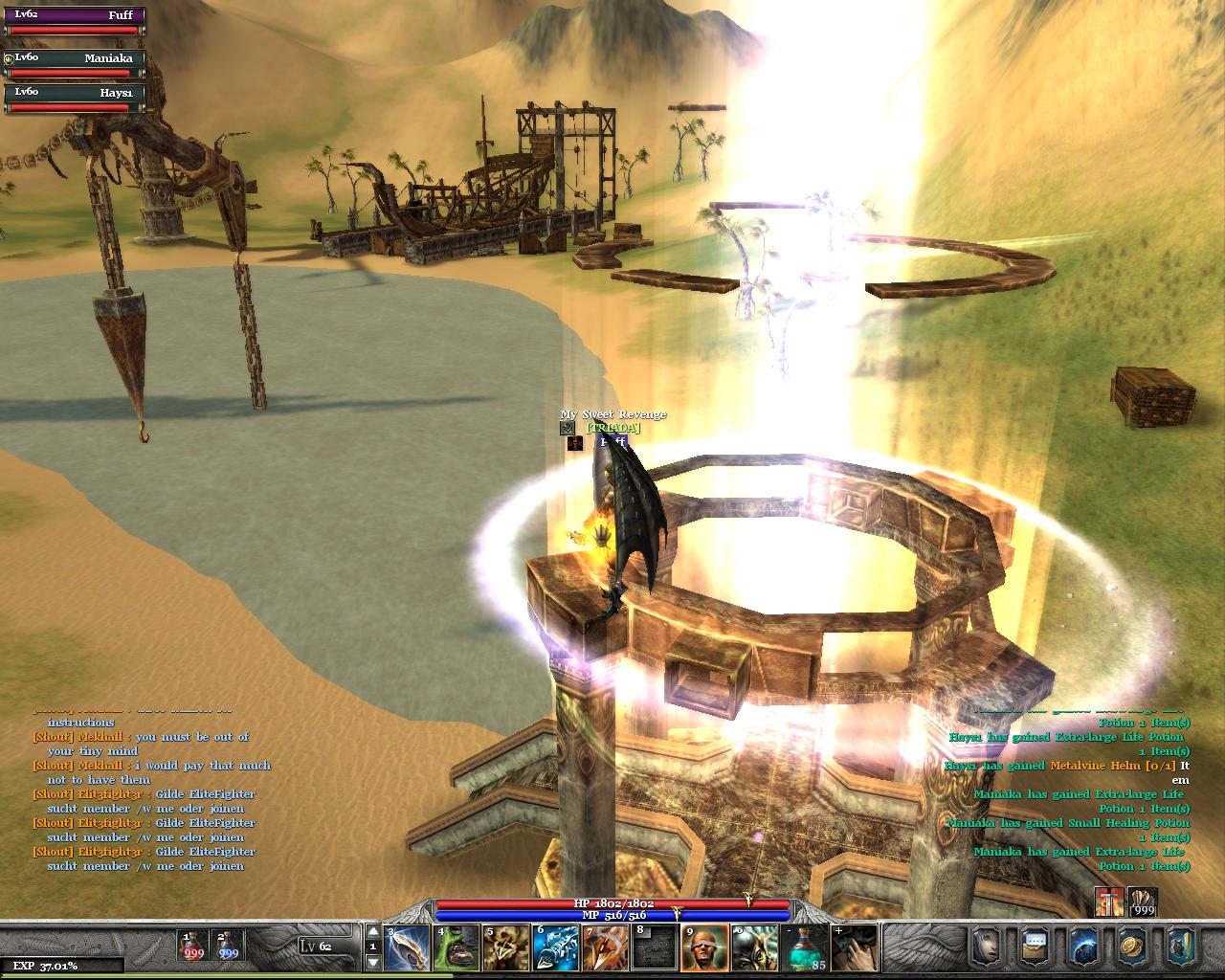Activate the arrow skill in slot 5

[x=506, y=947]
